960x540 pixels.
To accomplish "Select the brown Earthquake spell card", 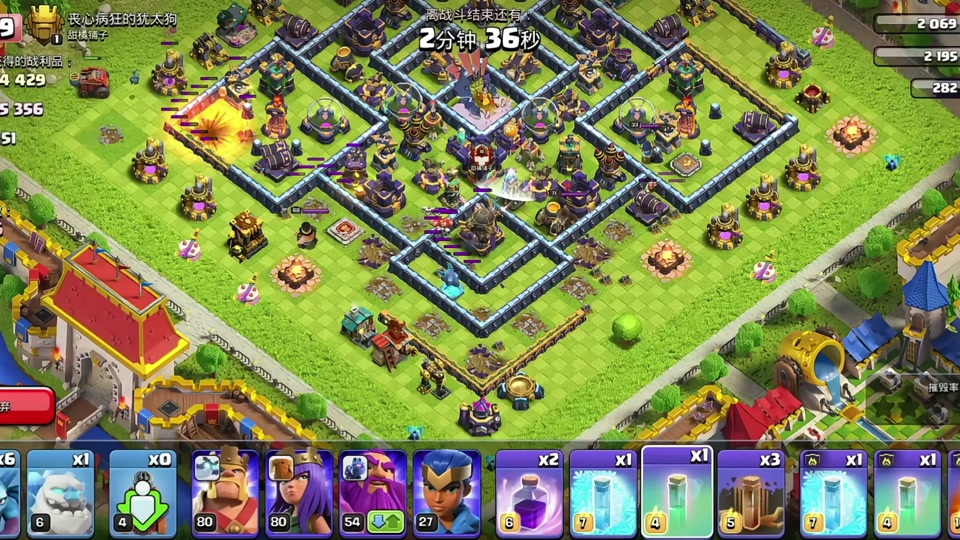I will [751, 493].
